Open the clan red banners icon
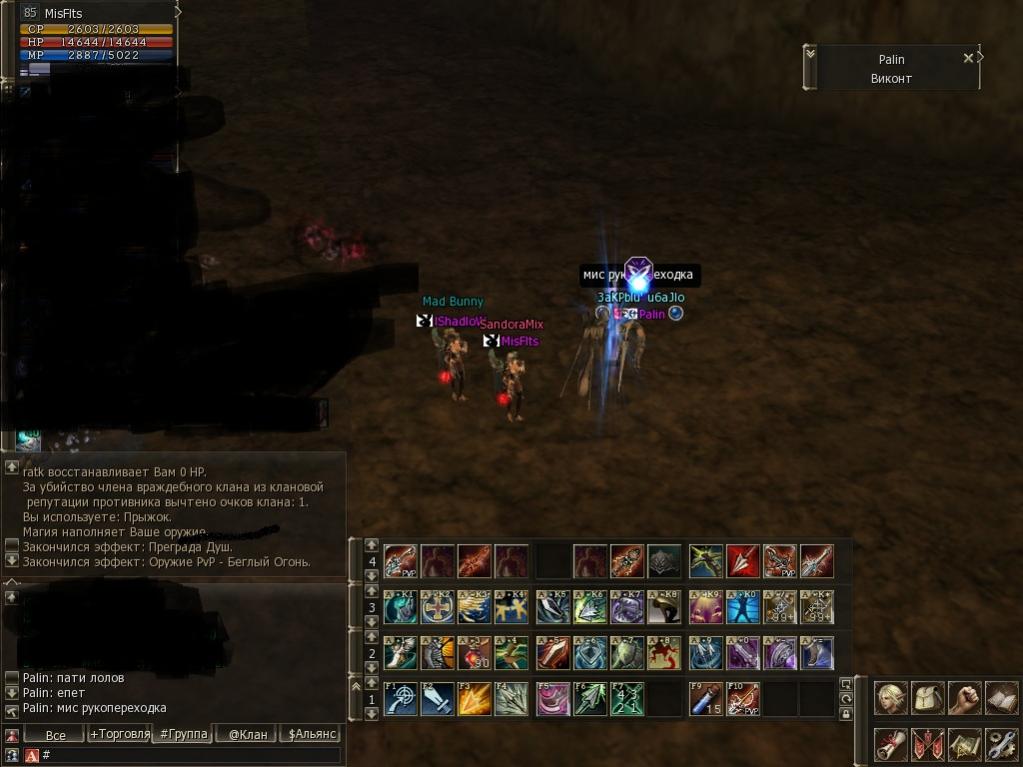This screenshot has height=767, width=1023. coord(928,744)
